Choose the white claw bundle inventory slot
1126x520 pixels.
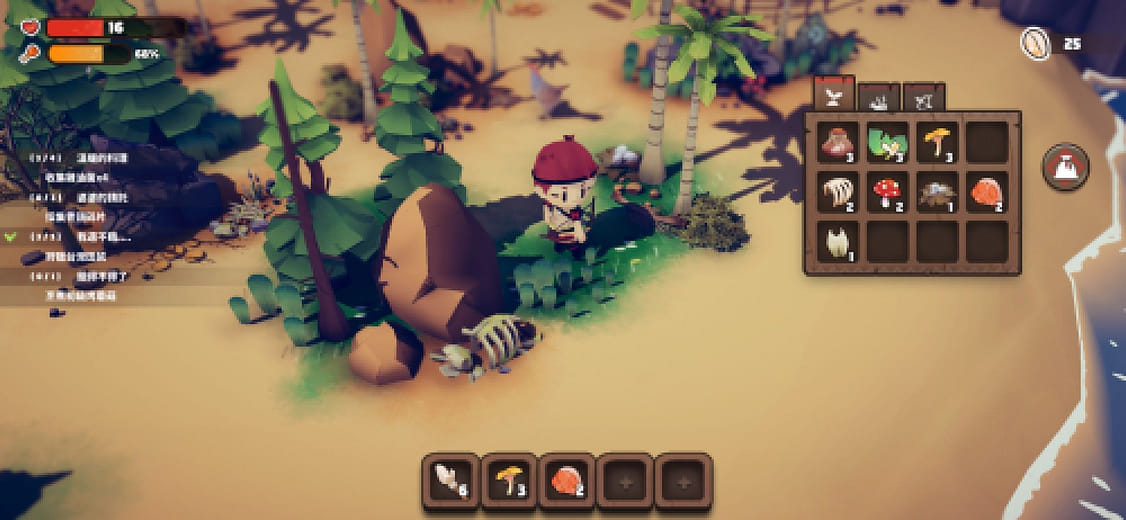click(x=838, y=192)
